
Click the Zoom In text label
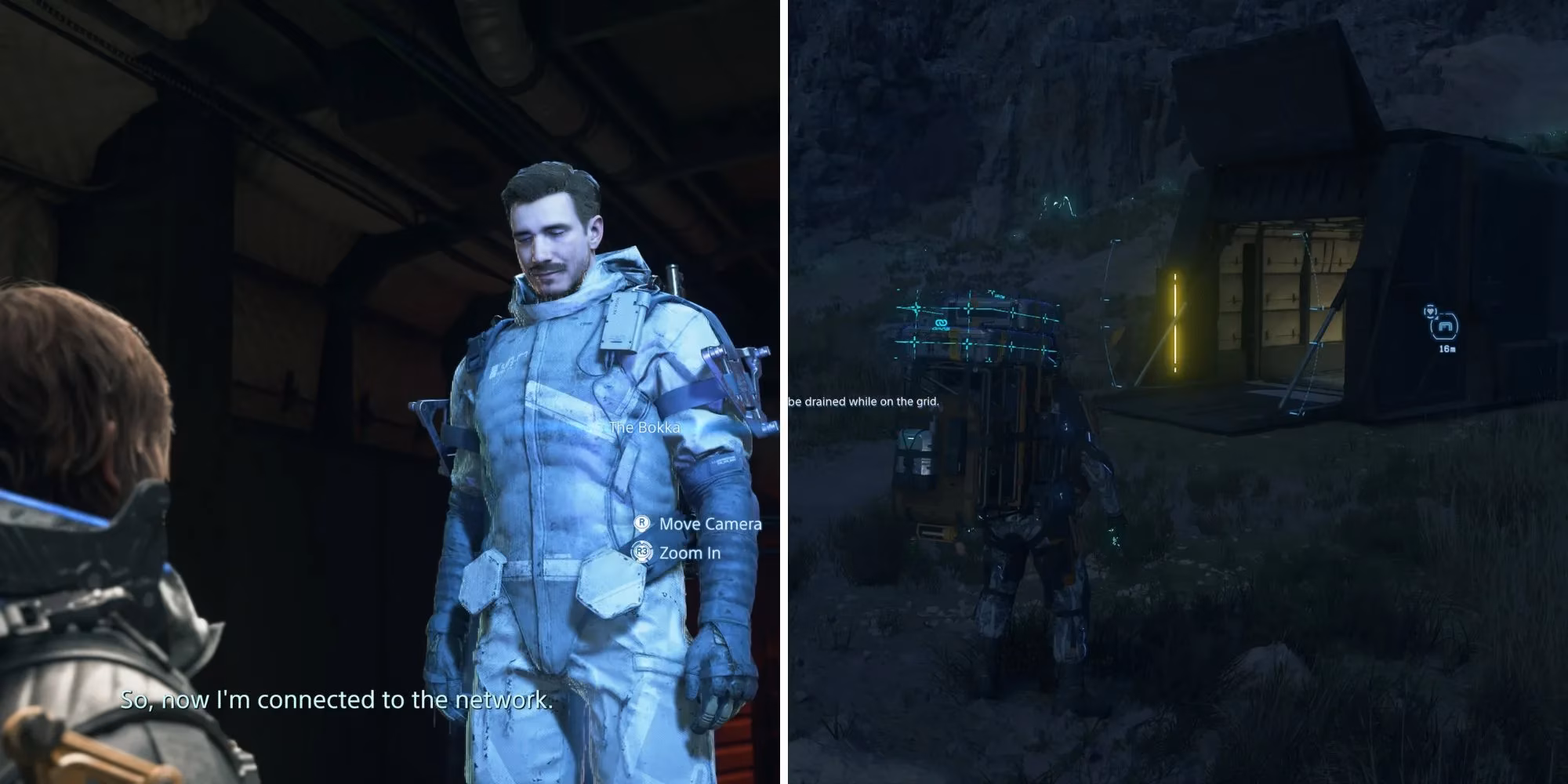point(688,554)
